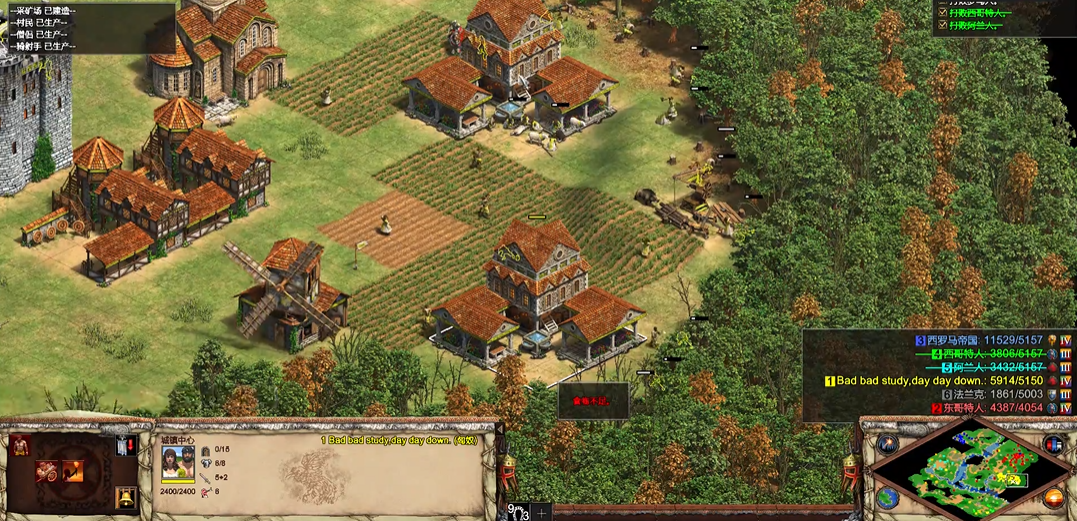Ring the town bell
Image resolution: width=1077 pixels, height=521 pixels.
click(x=126, y=497)
